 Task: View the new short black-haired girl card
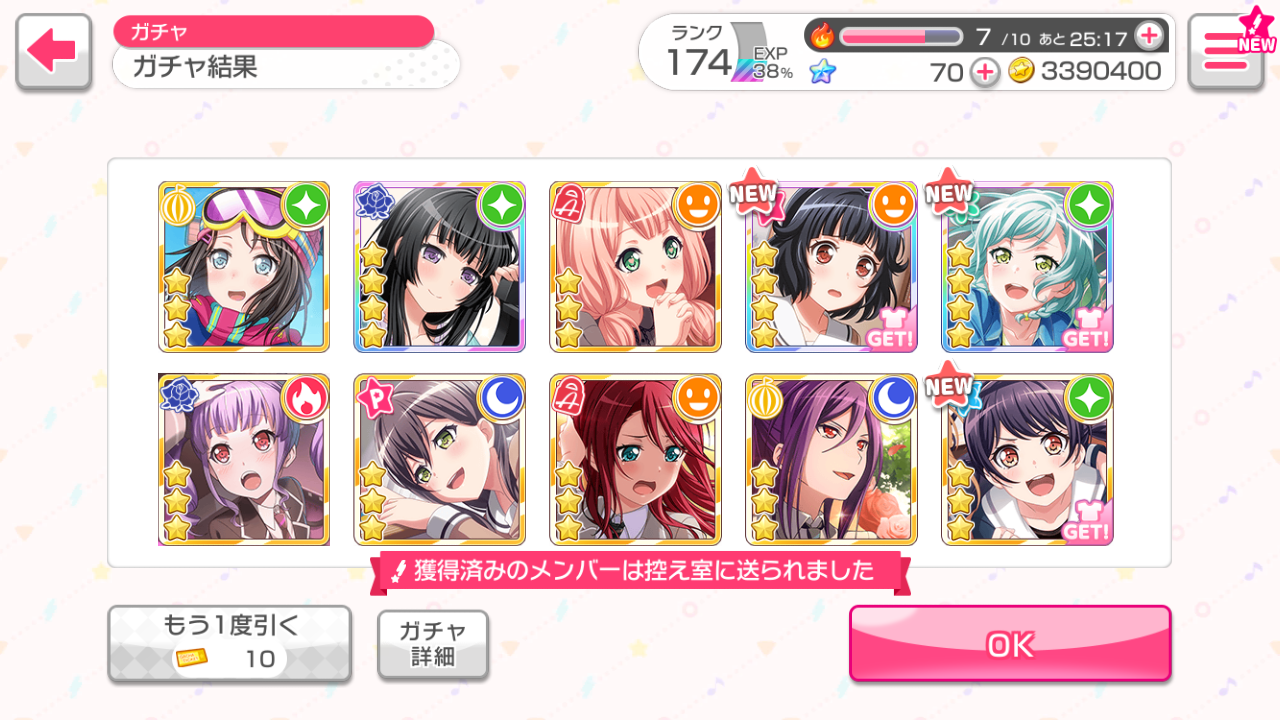coord(831,267)
